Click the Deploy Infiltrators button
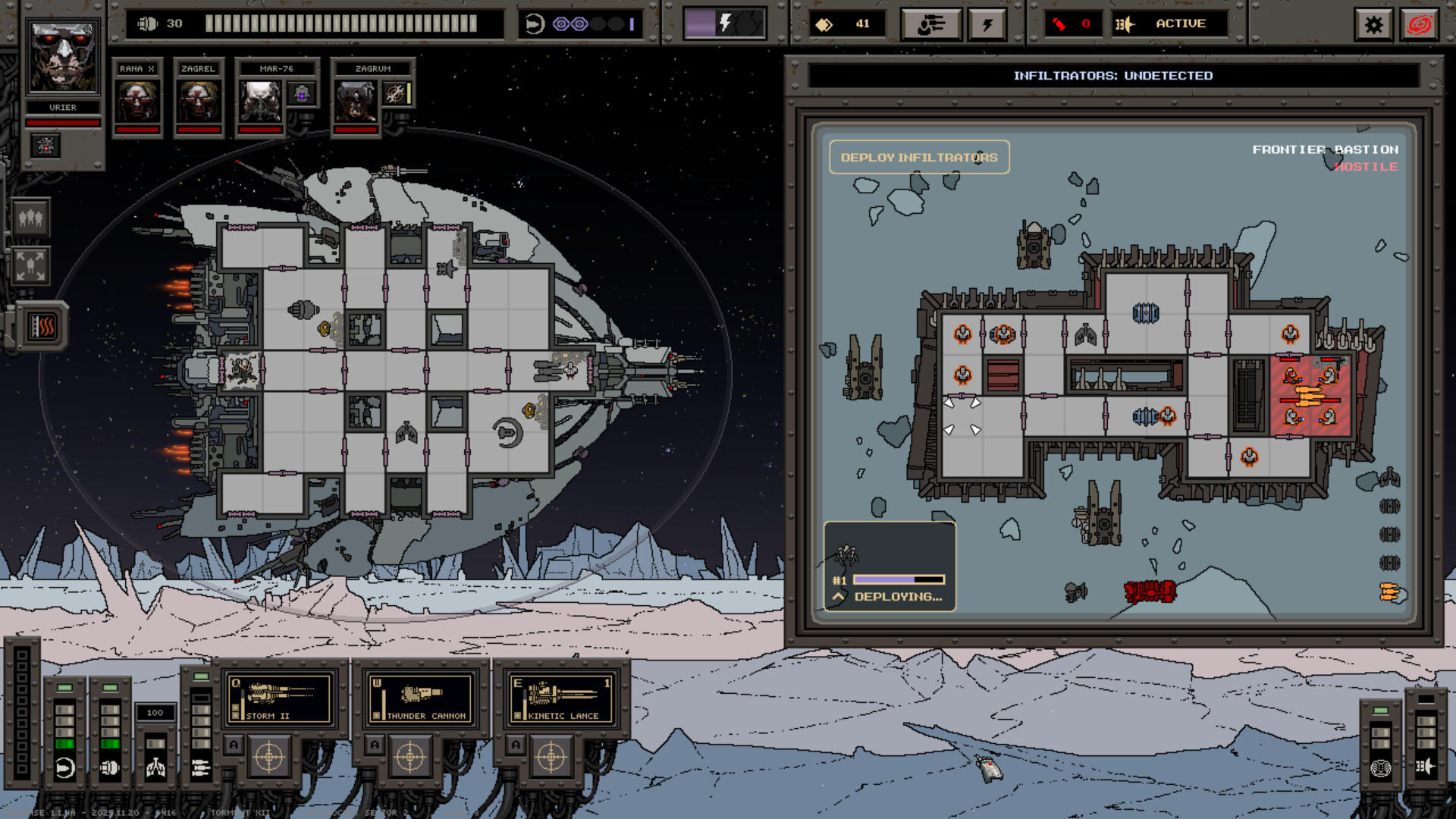1456x819 pixels. [x=918, y=157]
